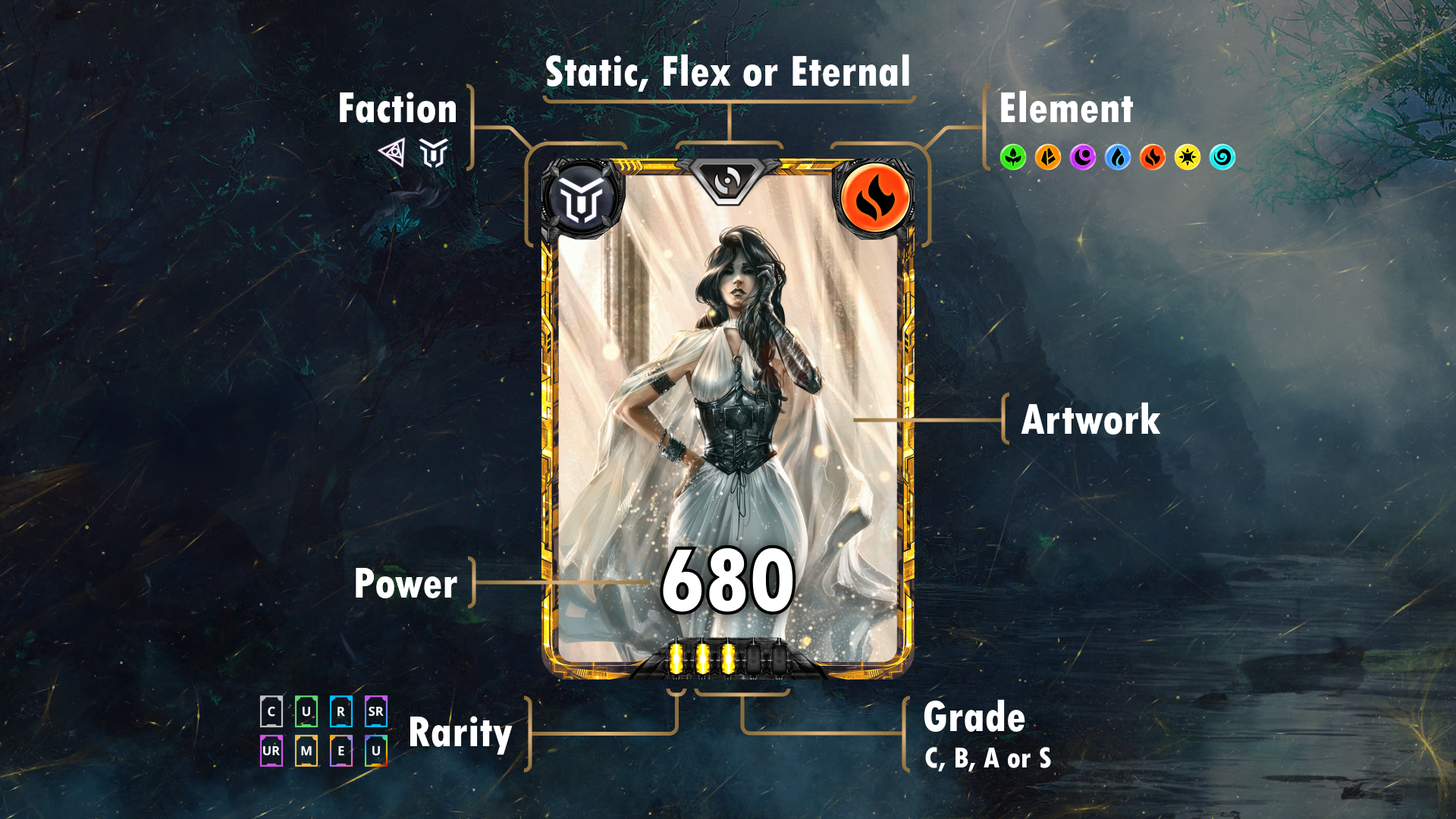1456x819 pixels.
Task: Pick the purple moon element icon
Action: [x=1082, y=157]
